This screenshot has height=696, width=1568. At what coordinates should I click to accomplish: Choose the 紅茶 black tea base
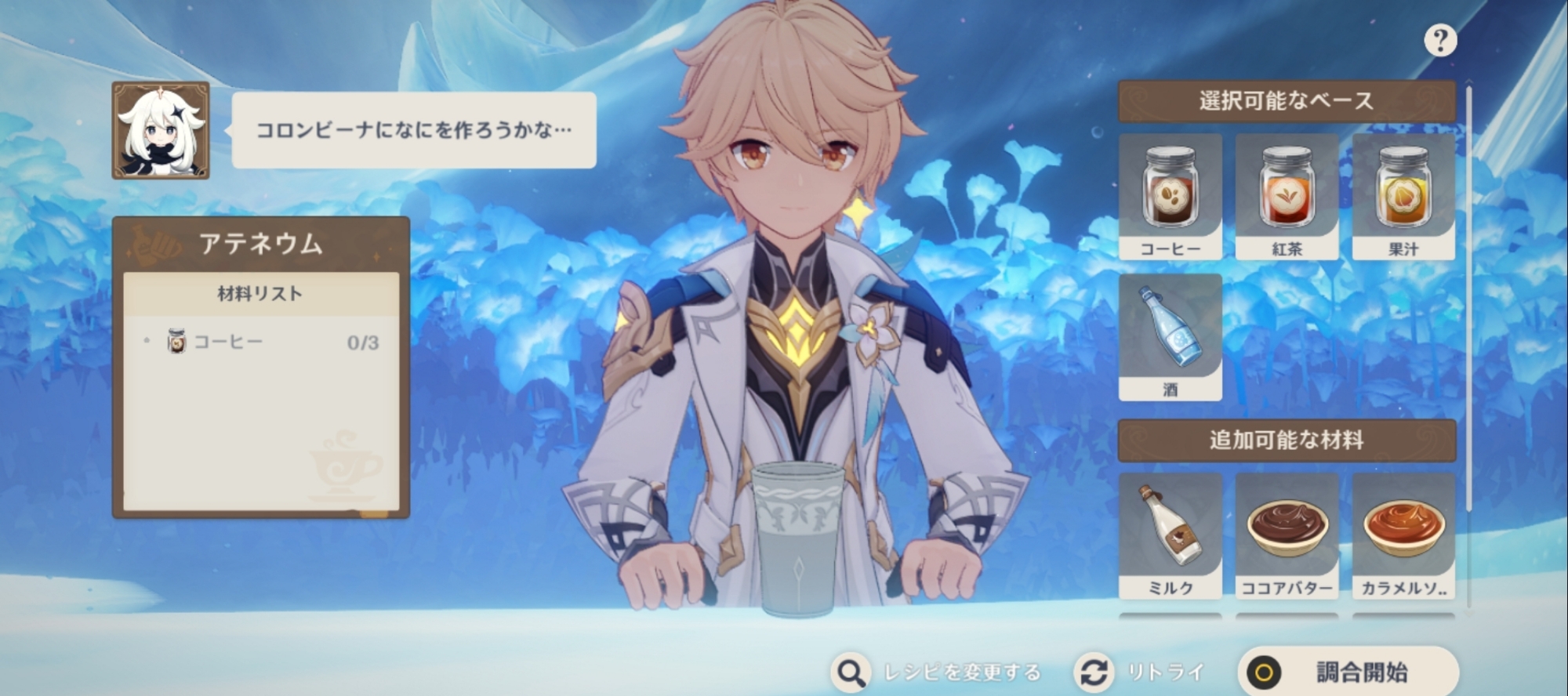tap(1287, 196)
